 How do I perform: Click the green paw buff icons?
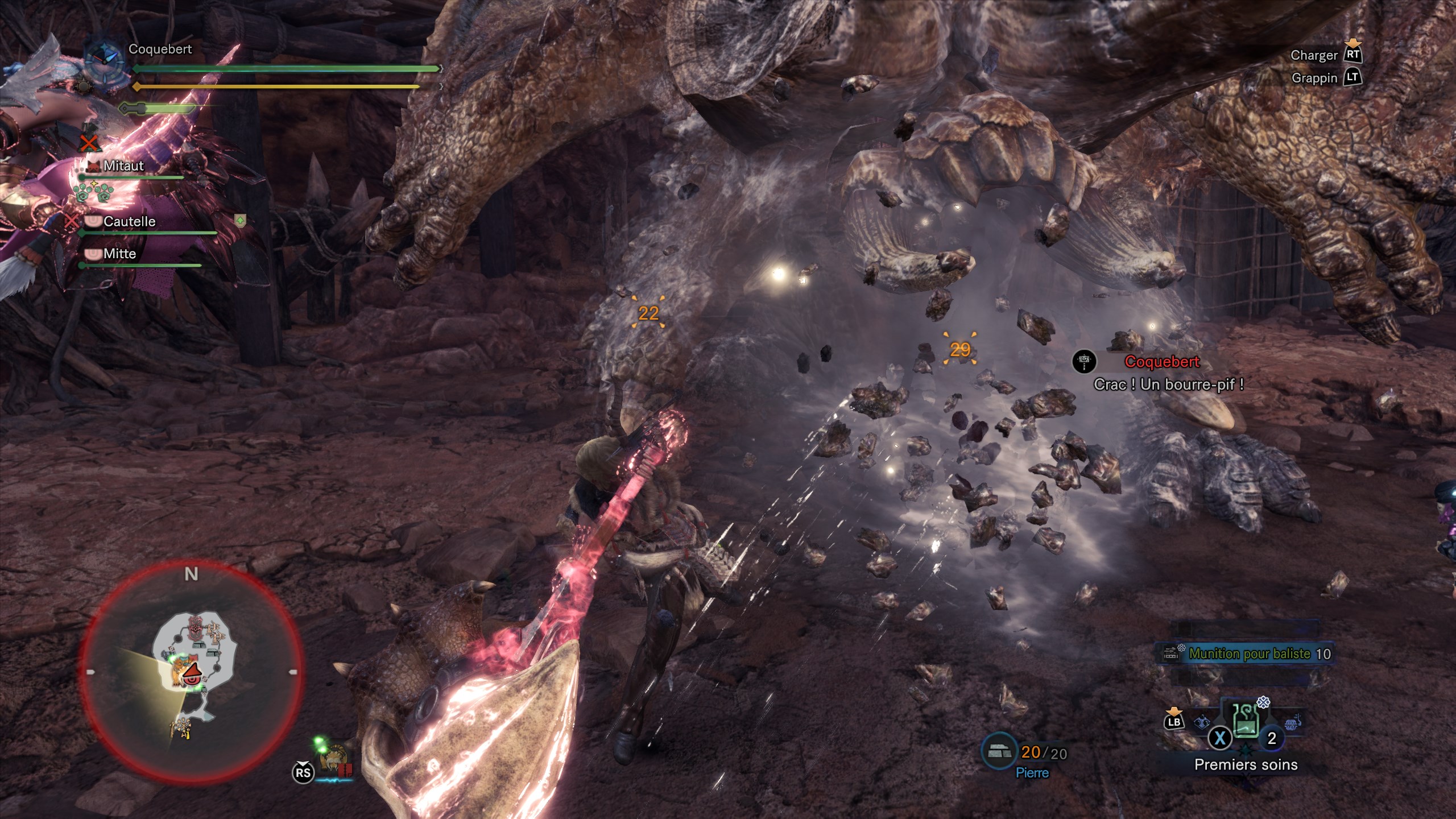point(93,192)
